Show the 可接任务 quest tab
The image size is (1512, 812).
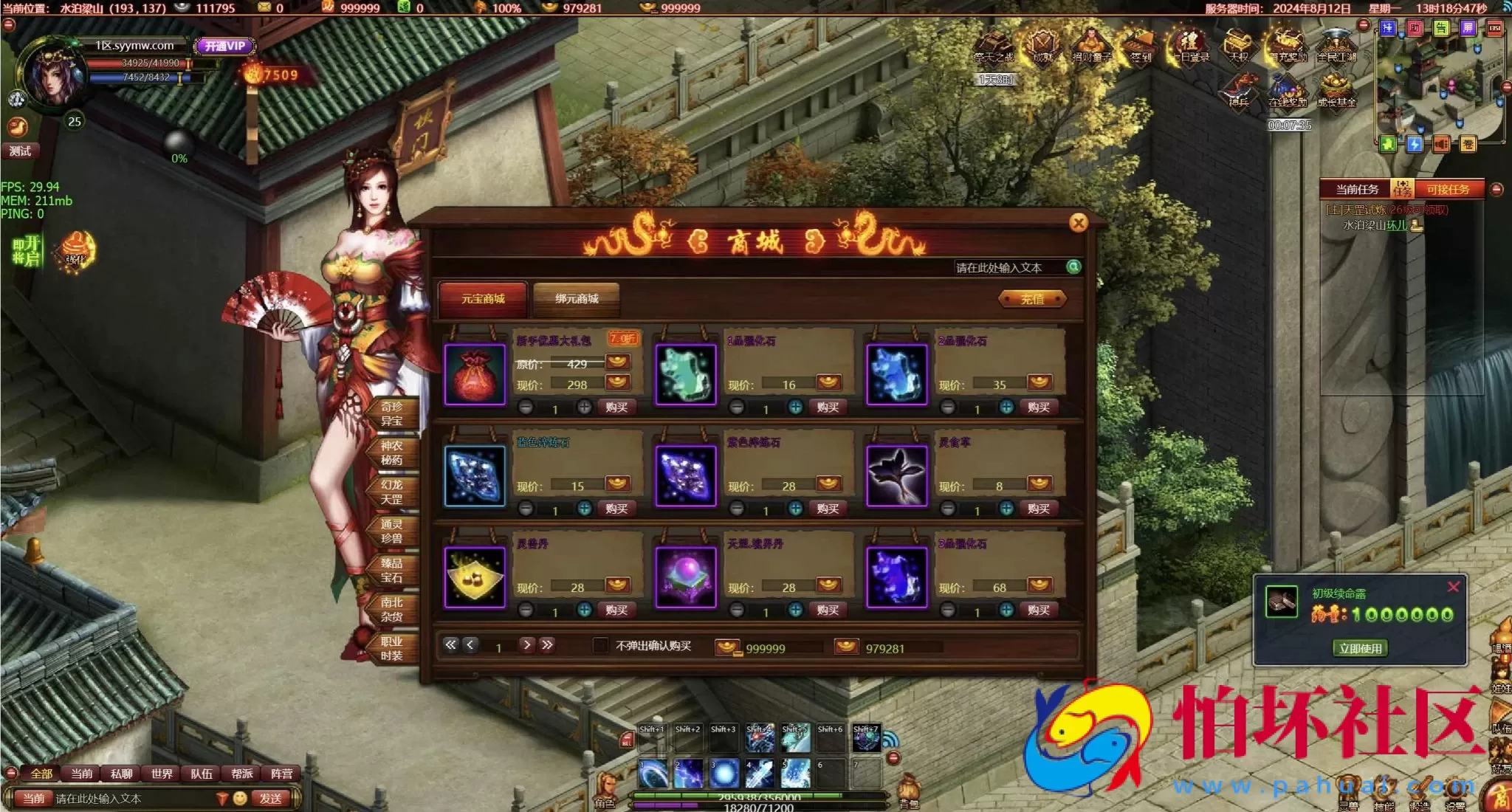click(1447, 190)
